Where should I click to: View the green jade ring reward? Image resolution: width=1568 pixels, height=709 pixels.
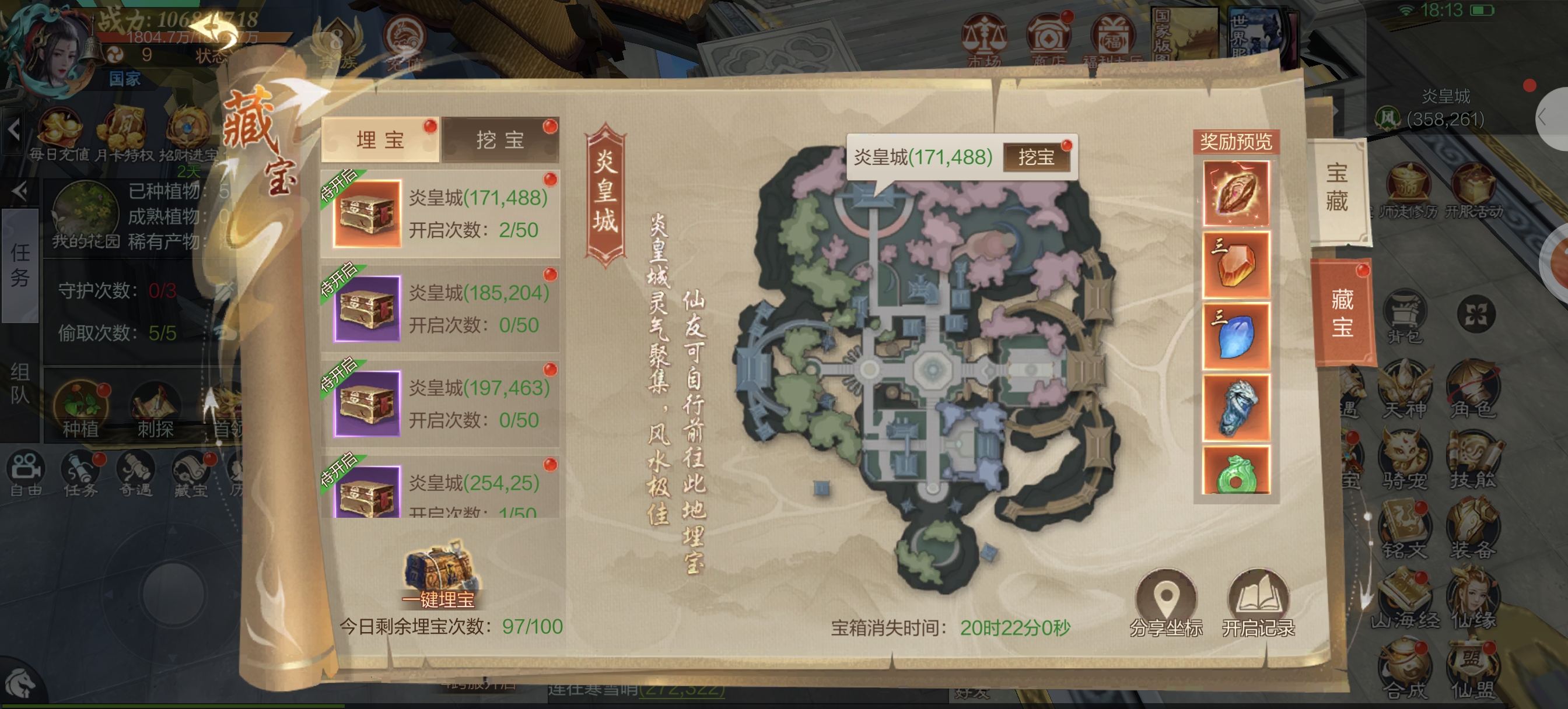pyautogui.click(x=1235, y=471)
